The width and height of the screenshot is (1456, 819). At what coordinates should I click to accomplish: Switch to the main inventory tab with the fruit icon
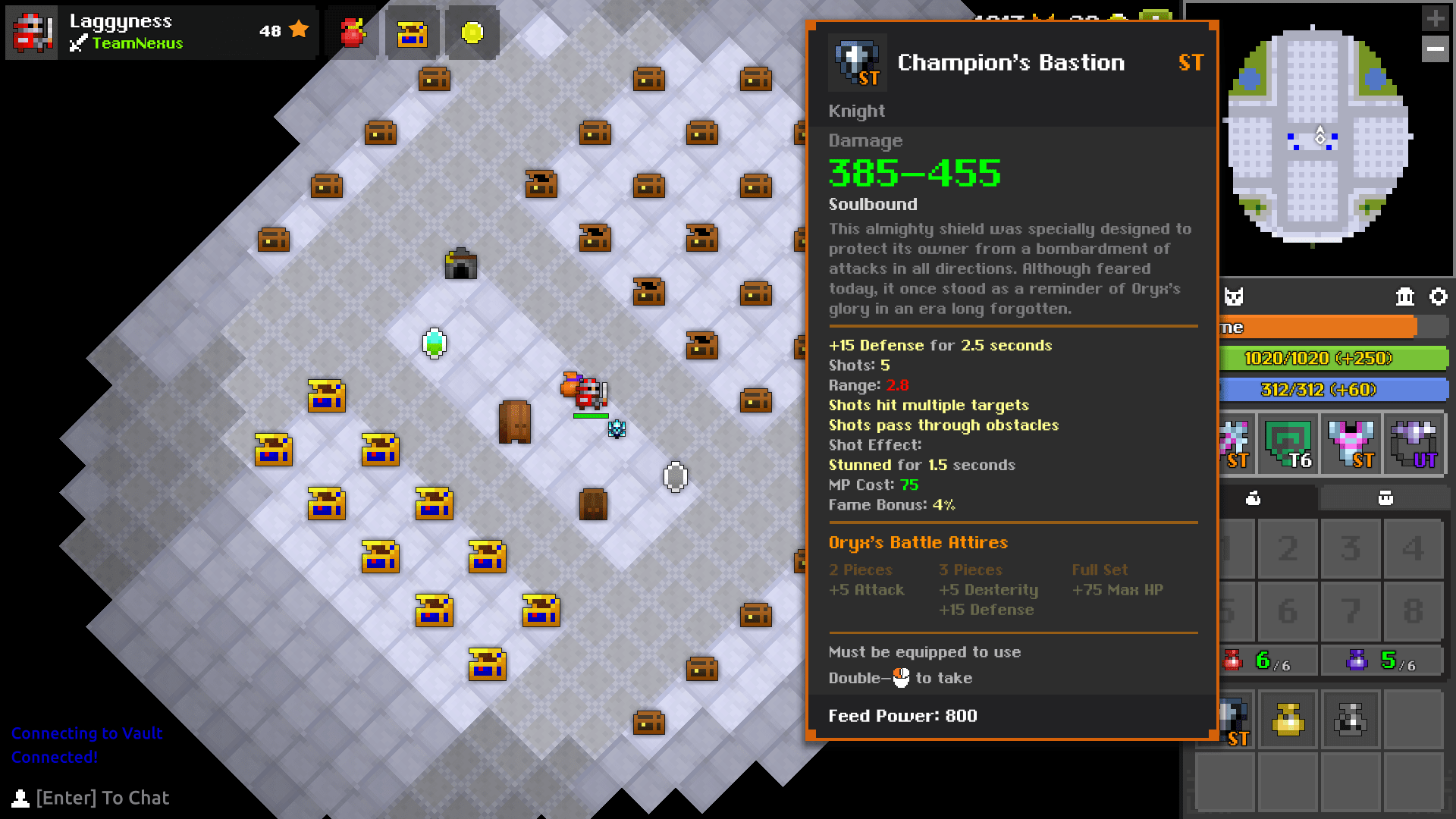1255,498
